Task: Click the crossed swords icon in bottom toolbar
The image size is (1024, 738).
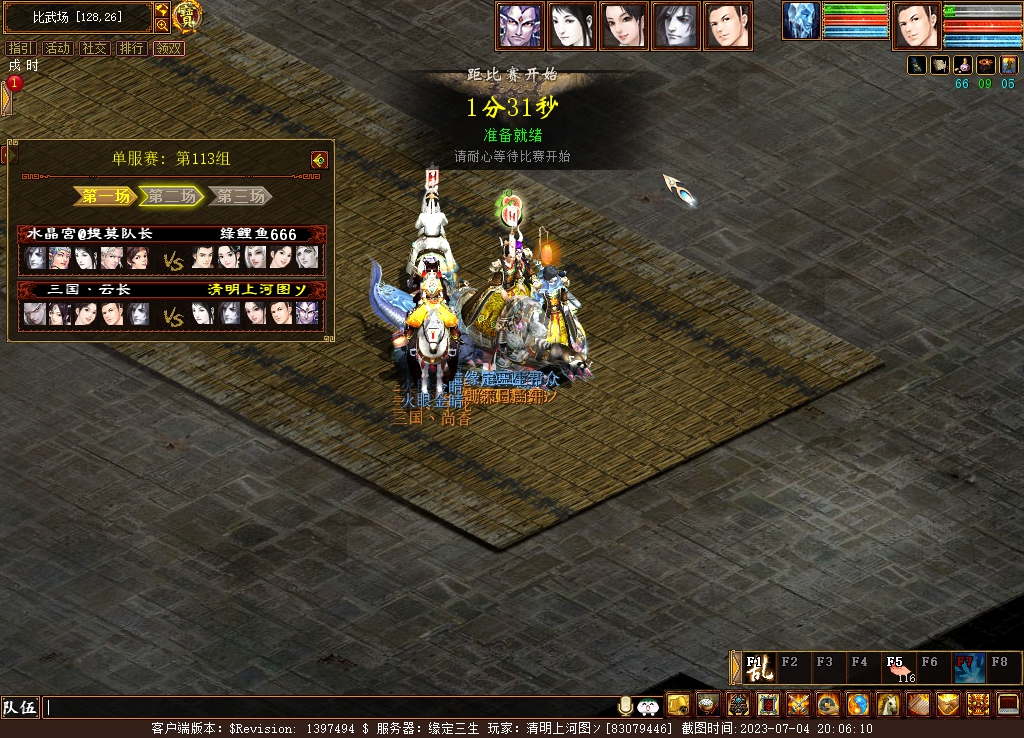Action: point(798,704)
